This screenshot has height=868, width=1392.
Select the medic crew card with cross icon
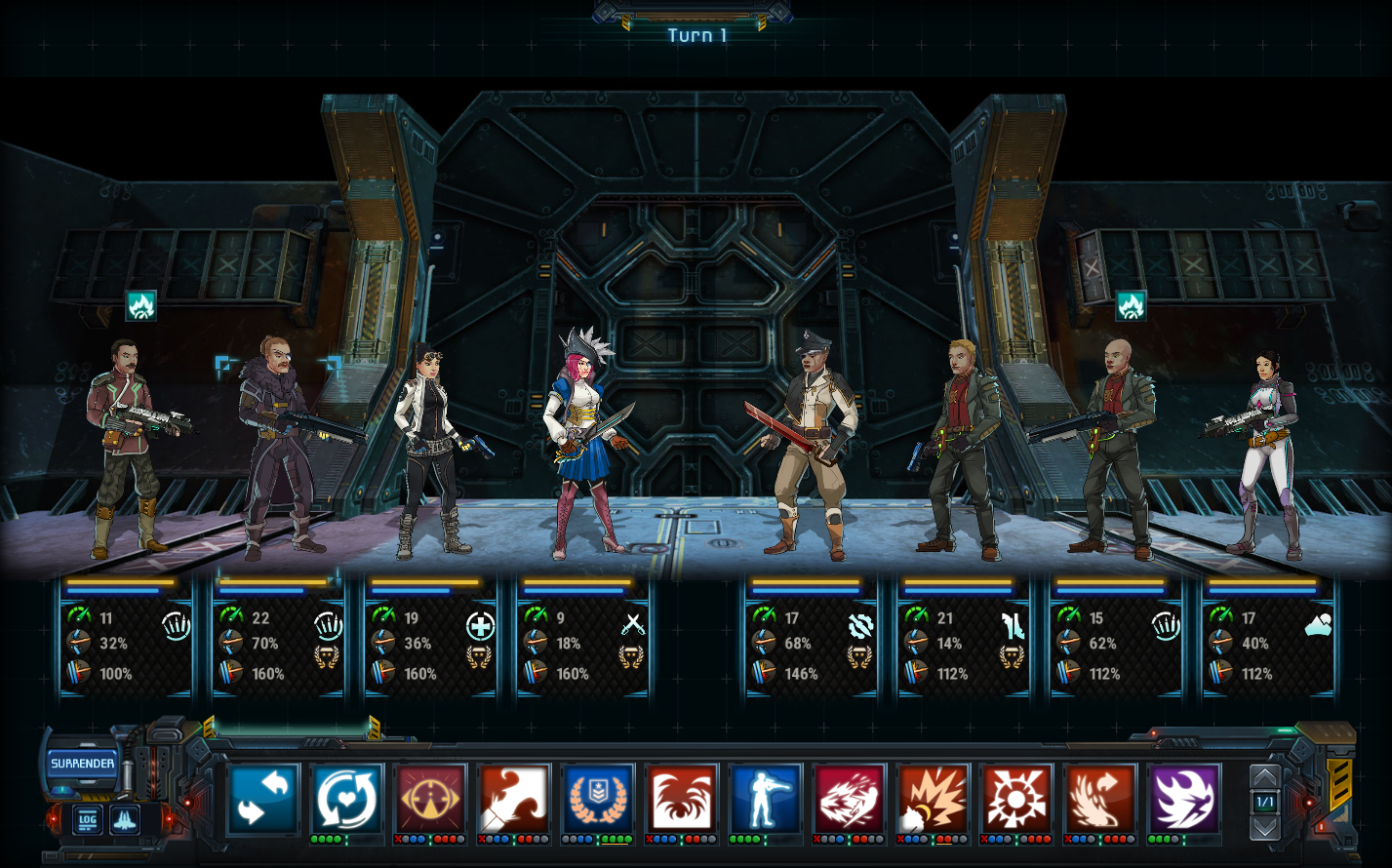[430, 639]
